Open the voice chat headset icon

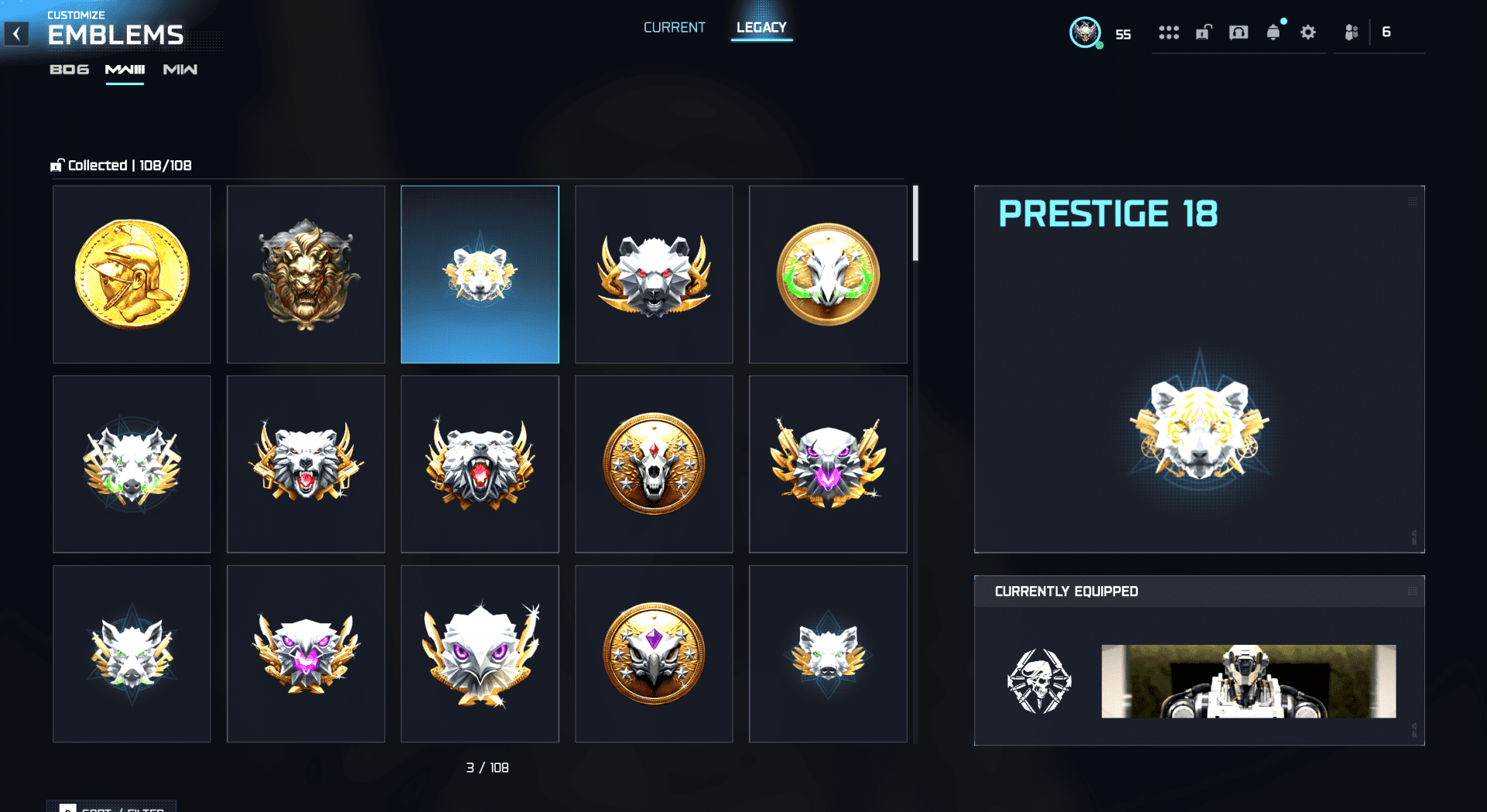click(1238, 33)
